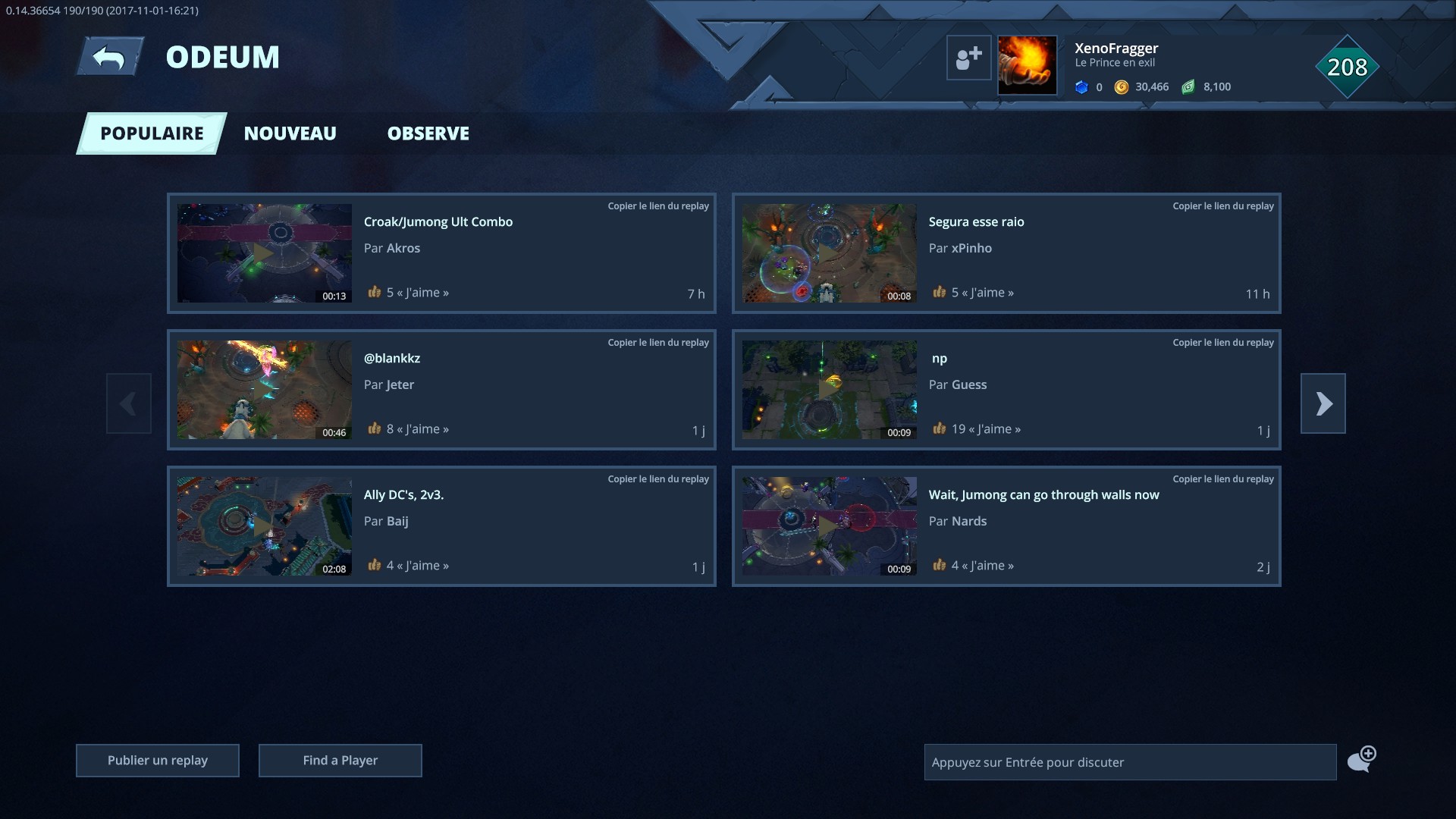Screen dimensions: 1456x819
Task: Click the Publier un replay button
Action: [157, 760]
